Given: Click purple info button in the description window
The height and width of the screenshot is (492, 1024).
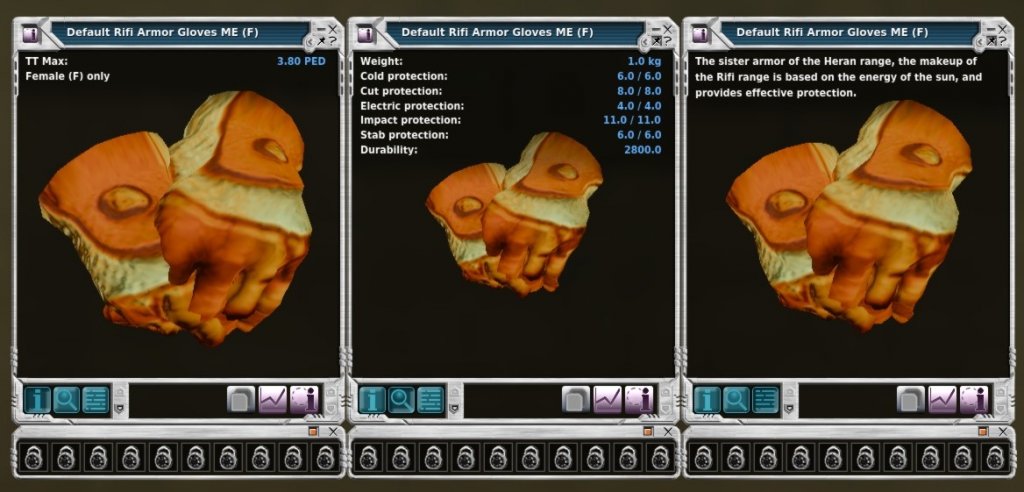Looking at the screenshot, I should point(974,400).
